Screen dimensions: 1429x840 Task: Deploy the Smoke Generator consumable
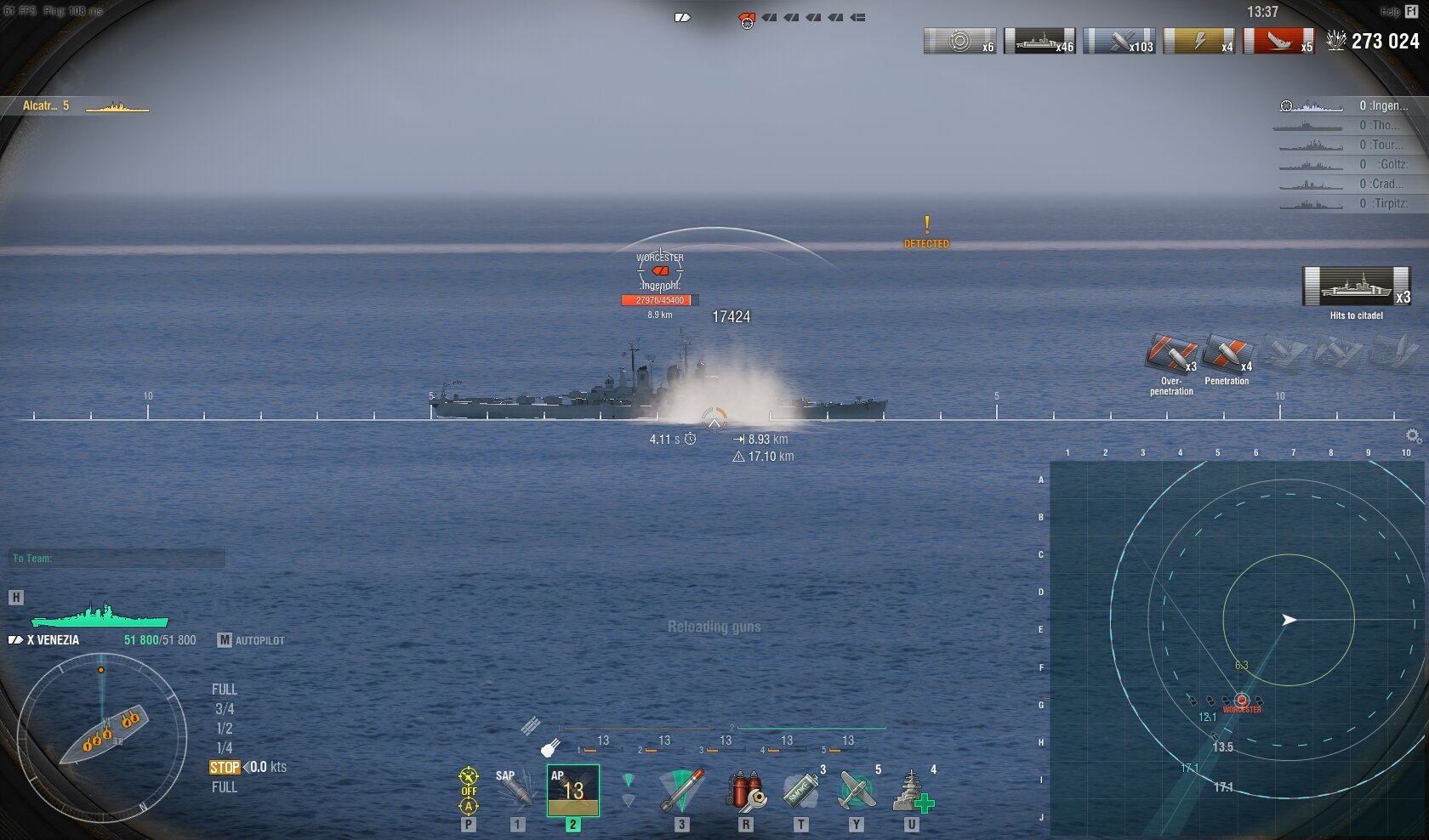click(800, 791)
